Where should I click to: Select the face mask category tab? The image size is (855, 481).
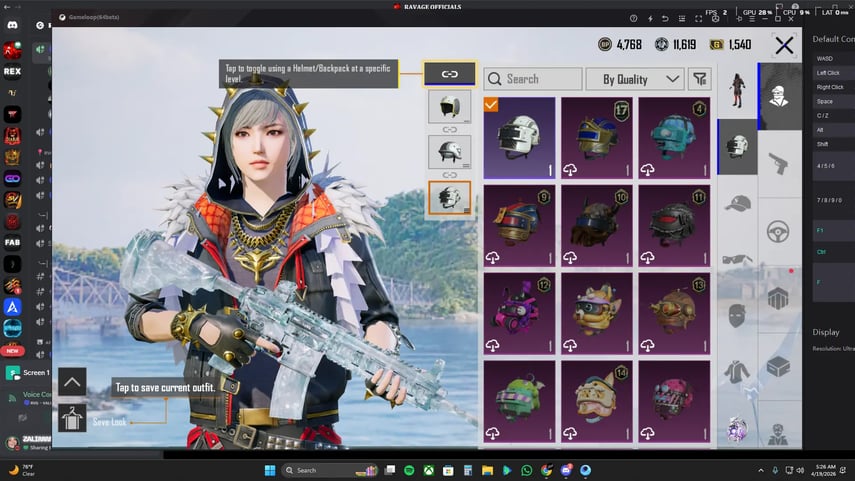coord(737,316)
